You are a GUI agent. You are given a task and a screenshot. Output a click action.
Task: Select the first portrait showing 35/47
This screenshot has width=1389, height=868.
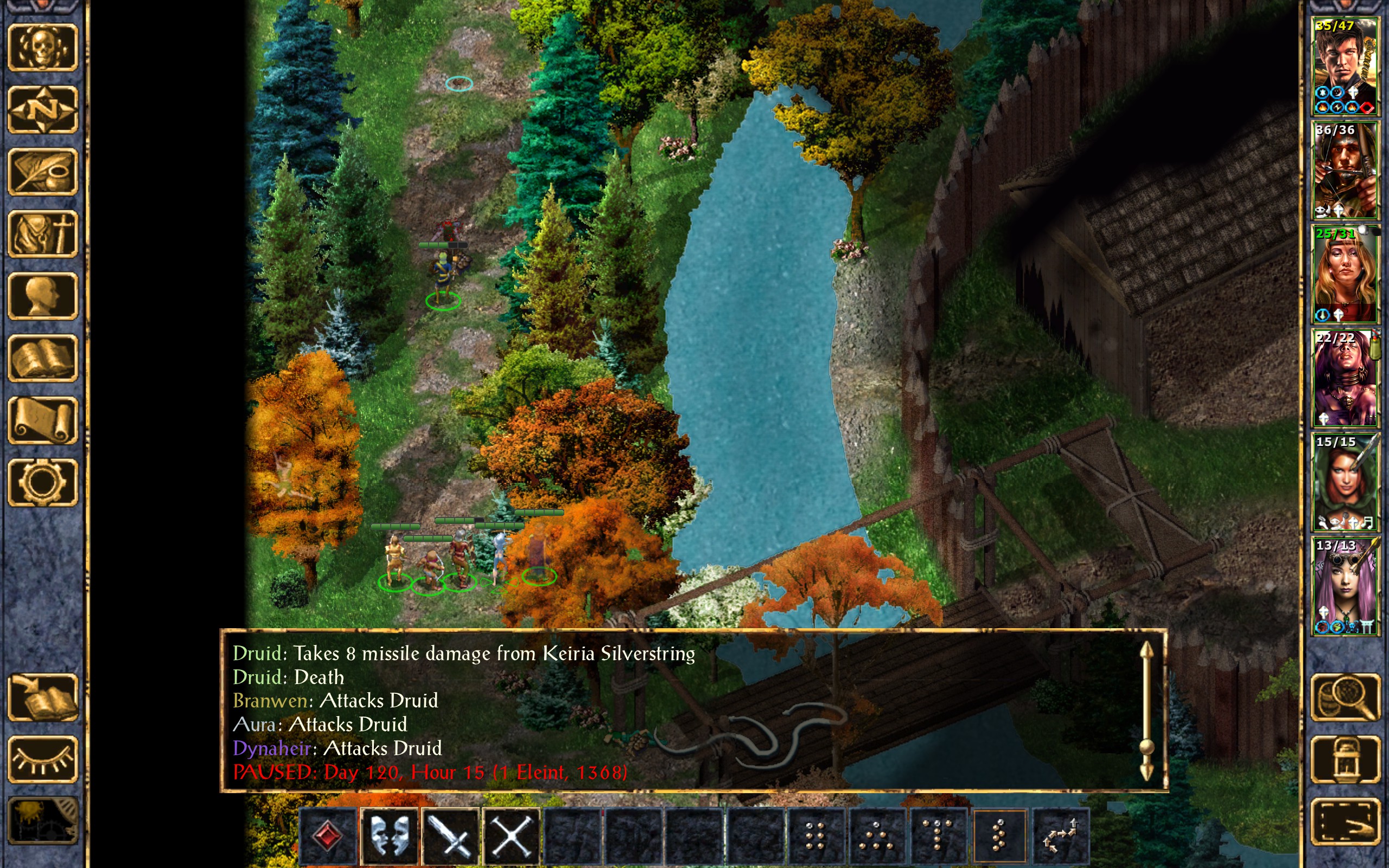pos(1345,66)
